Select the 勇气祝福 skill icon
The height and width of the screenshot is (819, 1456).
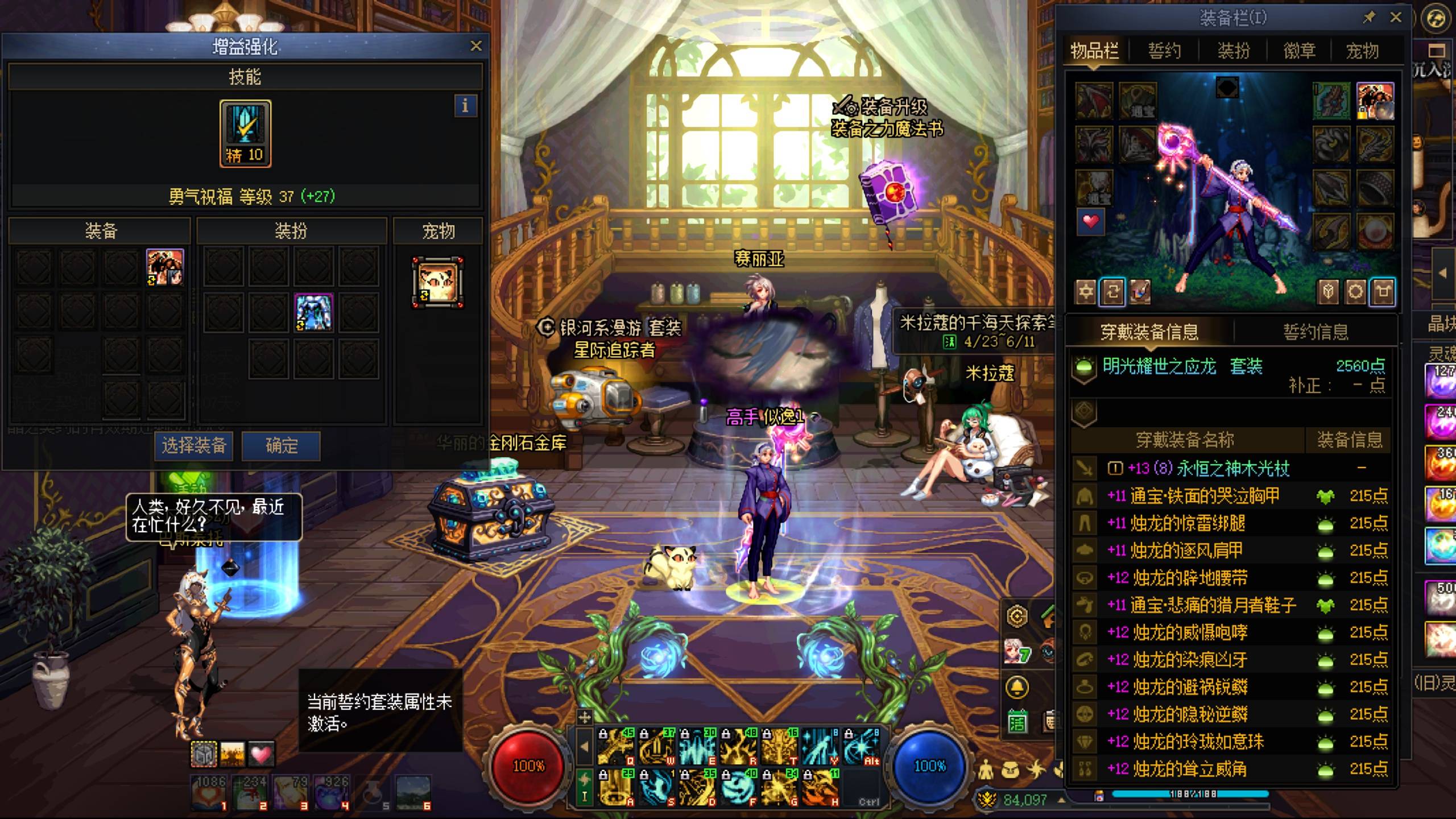(x=245, y=133)
